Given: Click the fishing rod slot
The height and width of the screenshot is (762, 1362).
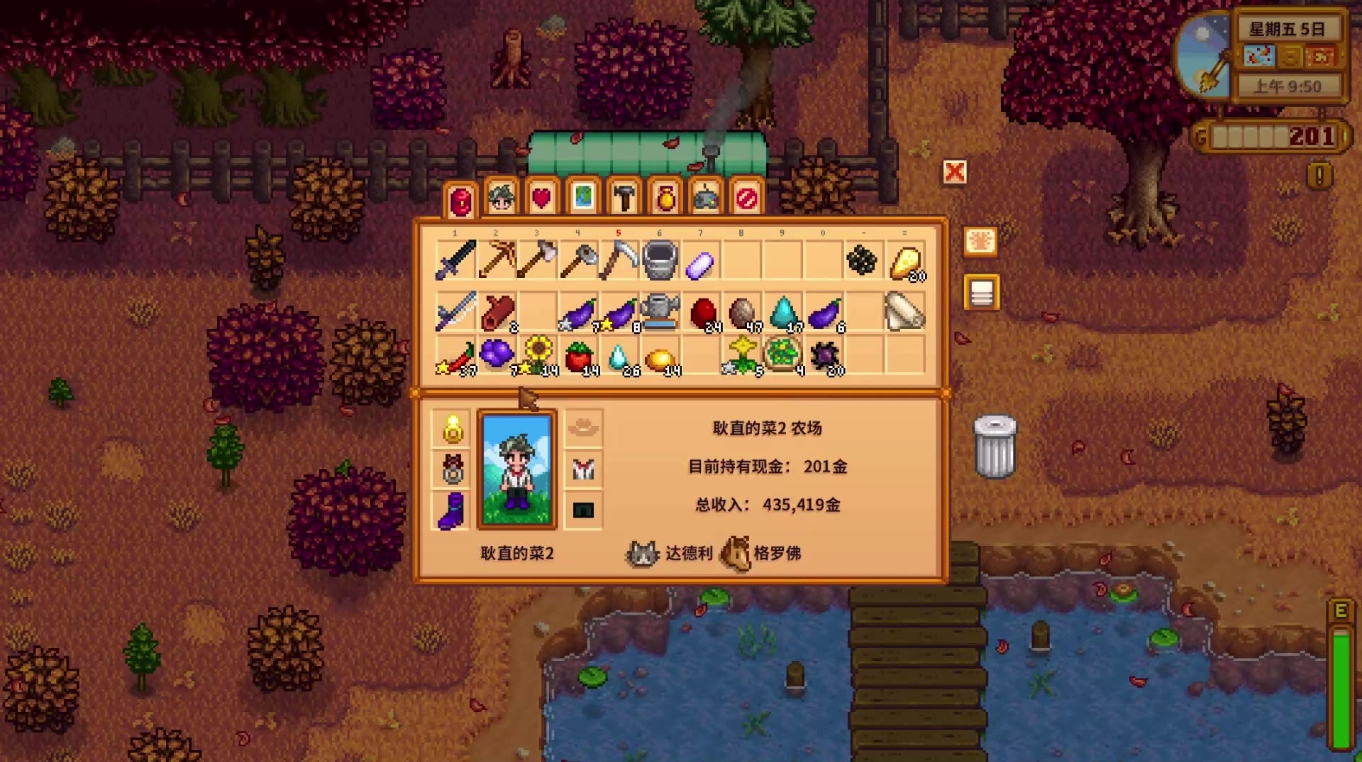Looking at the screenshot, I should point(455,311).
